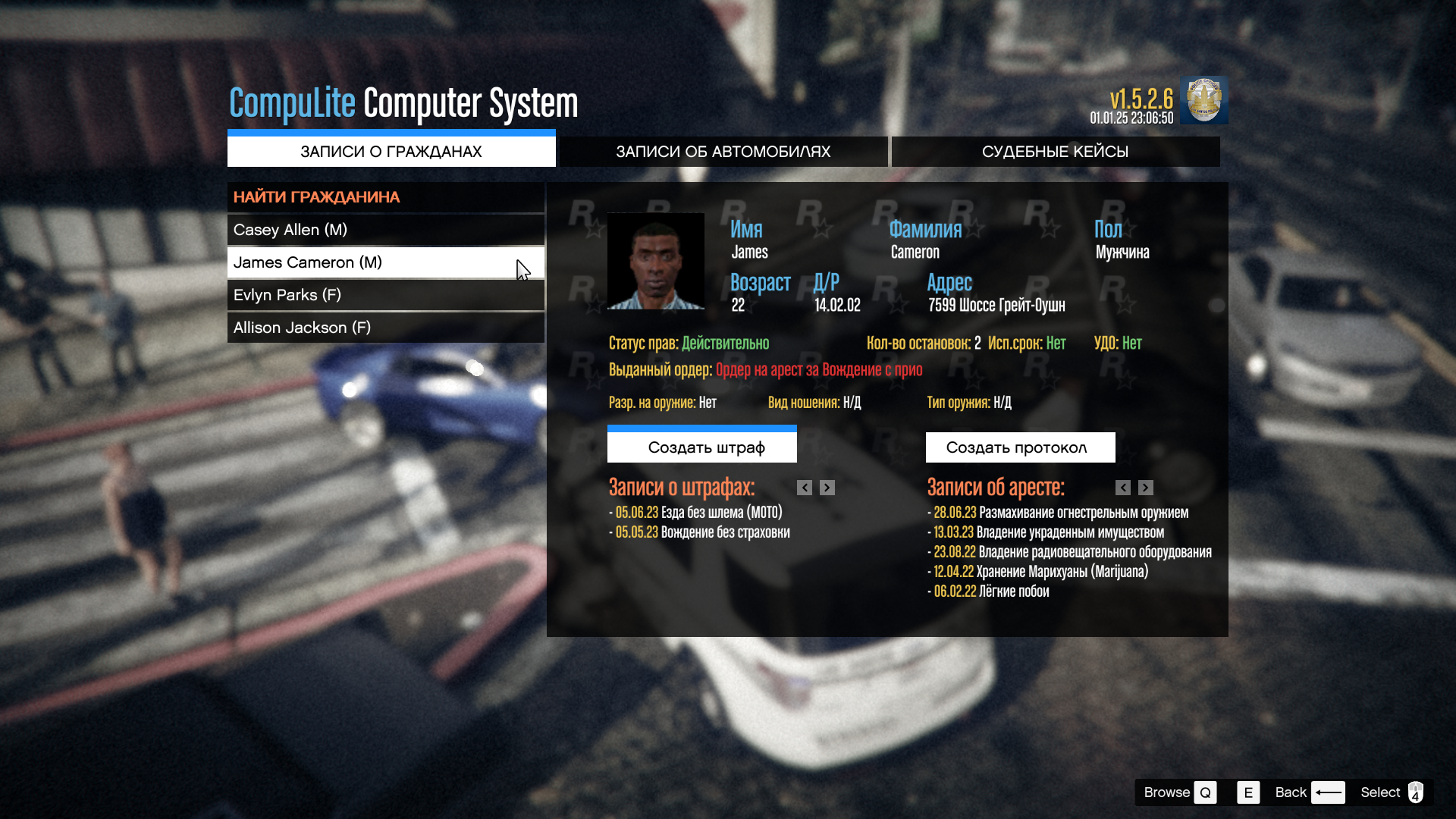
Task: Go to previous page of Записи о штрафах
Action: click(805, 488)
